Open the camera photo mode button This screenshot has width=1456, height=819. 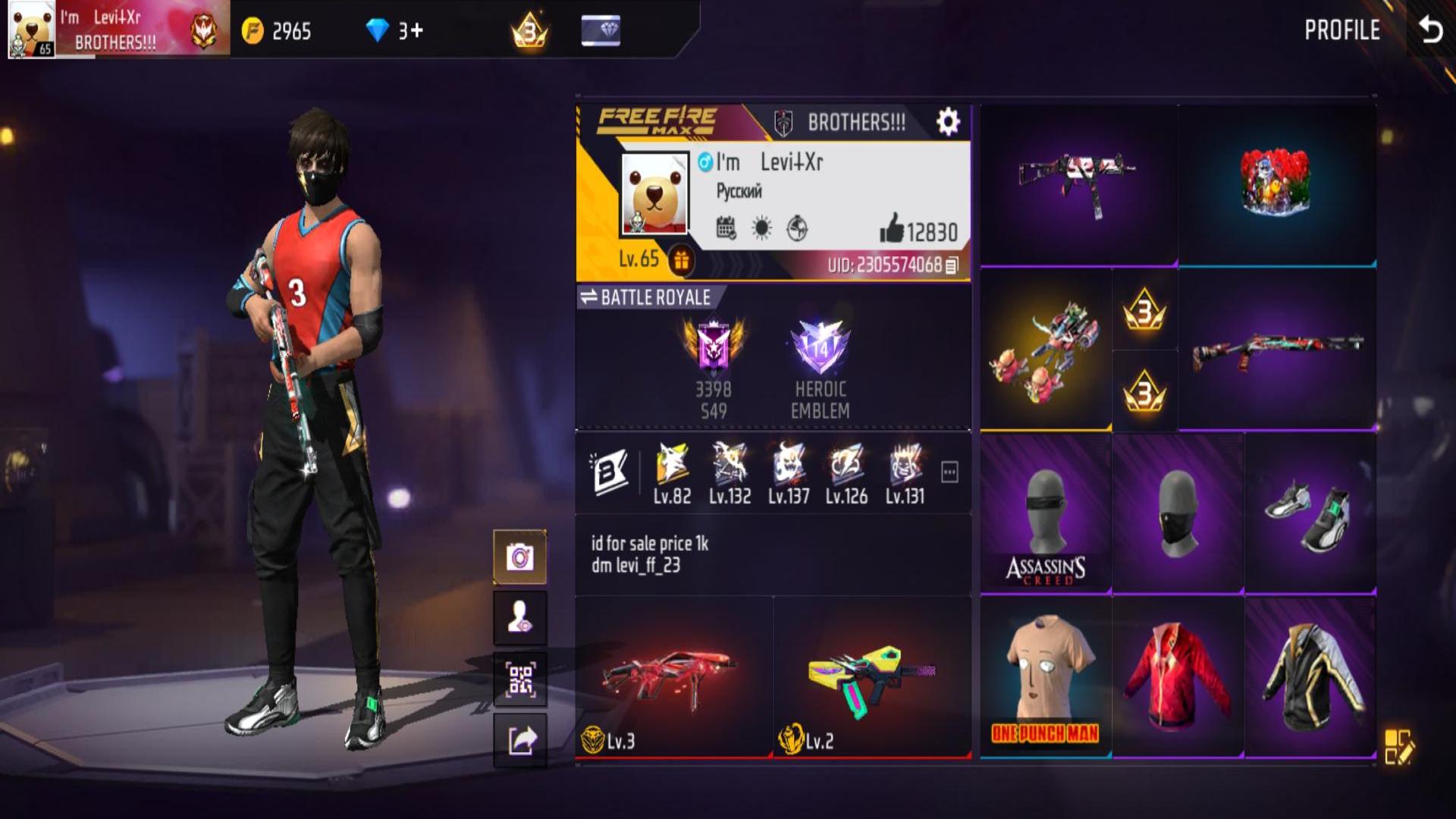pos(520,557)
